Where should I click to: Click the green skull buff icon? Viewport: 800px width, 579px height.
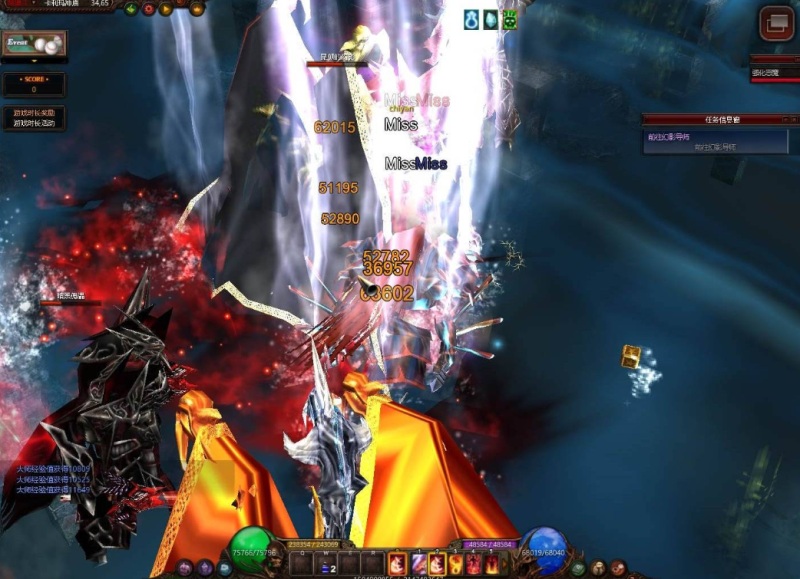(x=509, y=20)
